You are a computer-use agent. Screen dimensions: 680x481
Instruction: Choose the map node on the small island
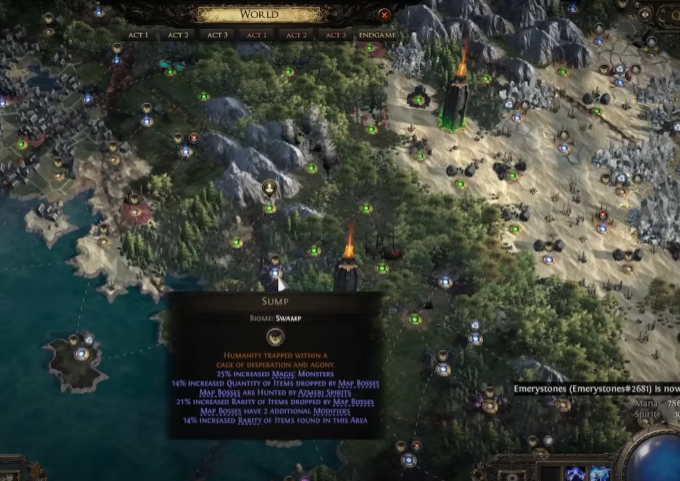click(80, 352)
